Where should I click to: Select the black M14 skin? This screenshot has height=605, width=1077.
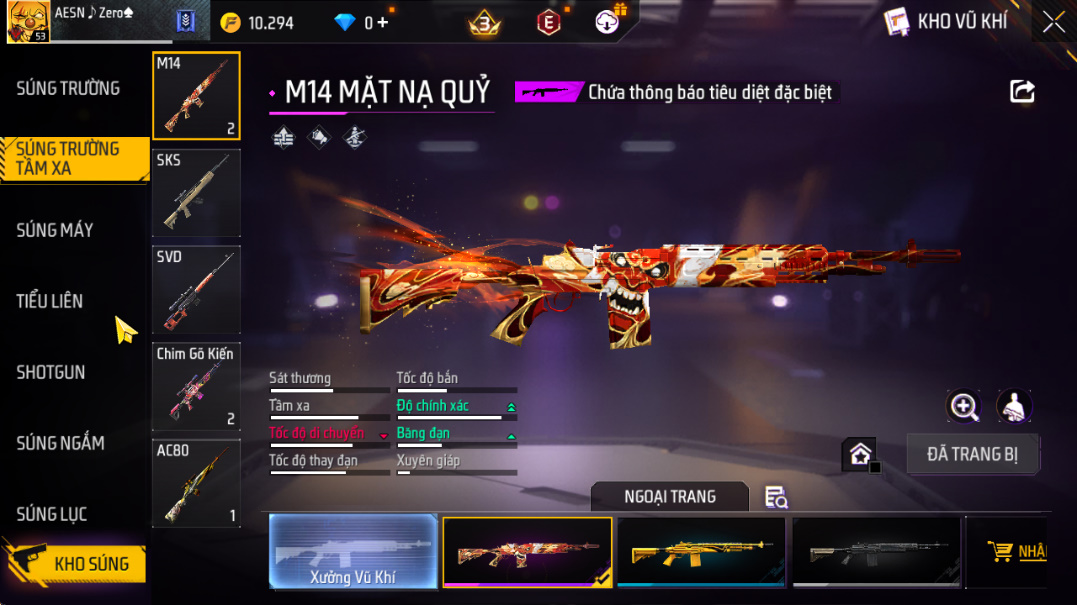(876, 551)
